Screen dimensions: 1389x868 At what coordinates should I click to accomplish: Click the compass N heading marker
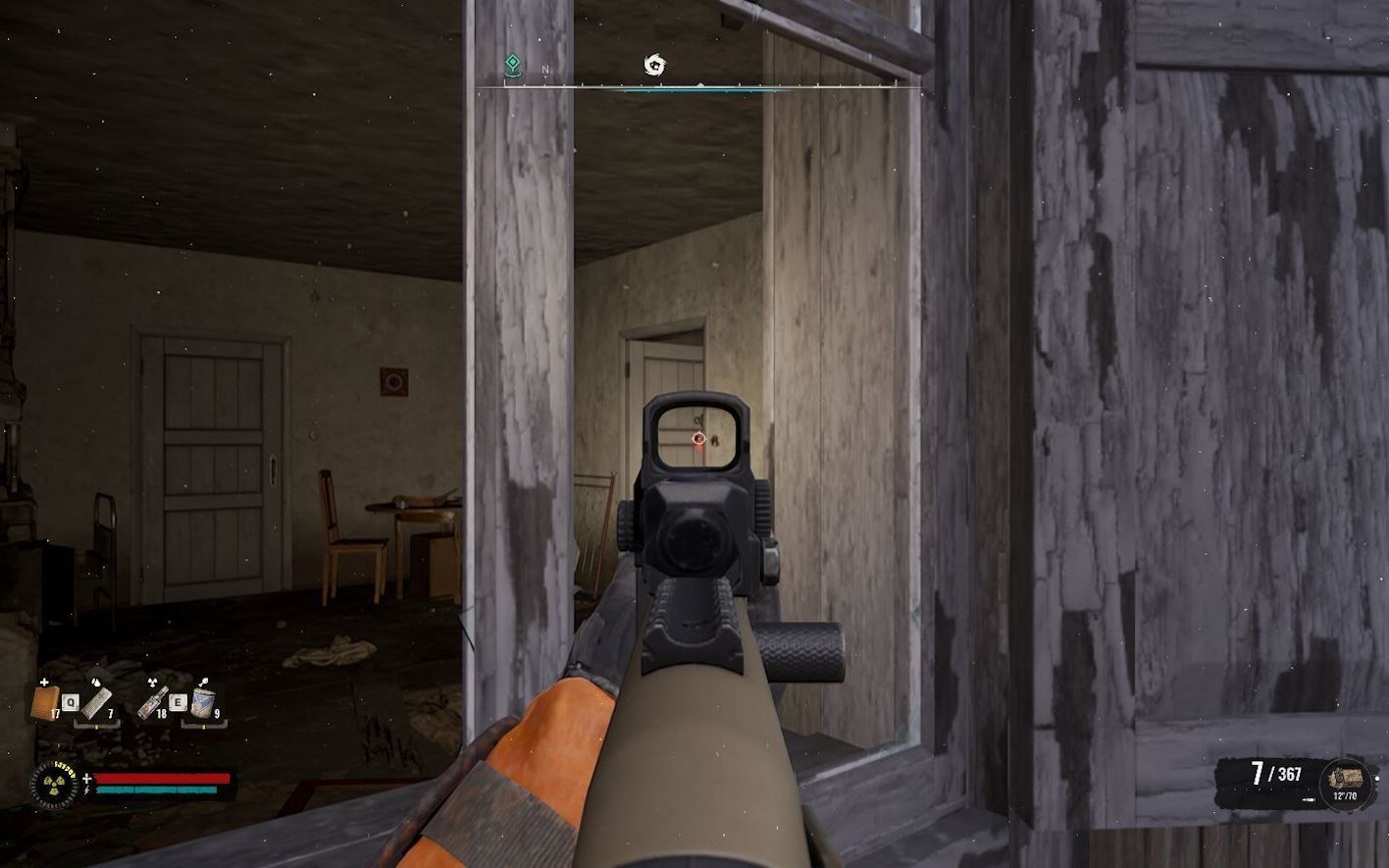(545, 69)
